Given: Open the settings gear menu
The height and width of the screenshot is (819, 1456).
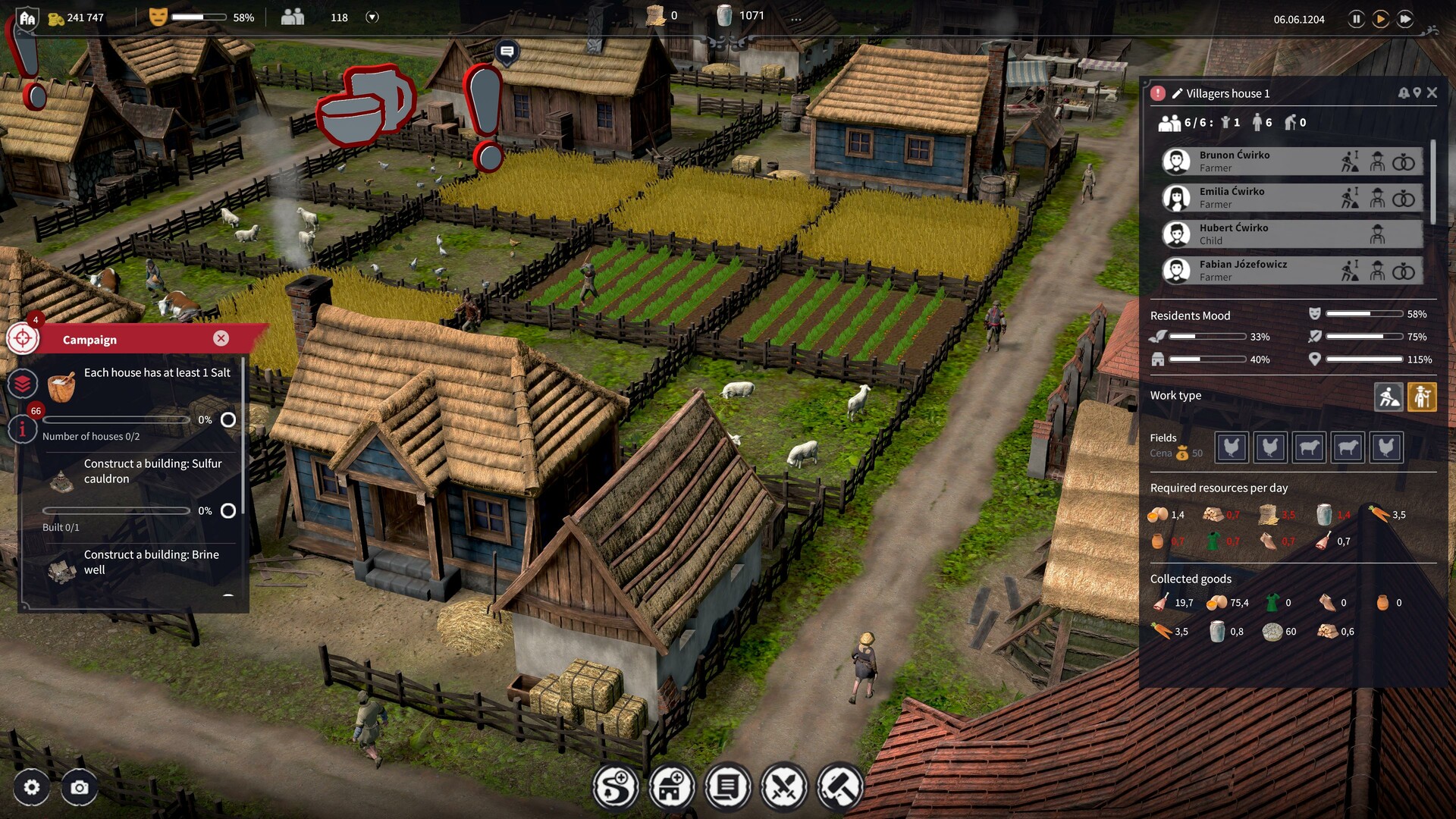Looking at the screenshot, I should (30, 788).
